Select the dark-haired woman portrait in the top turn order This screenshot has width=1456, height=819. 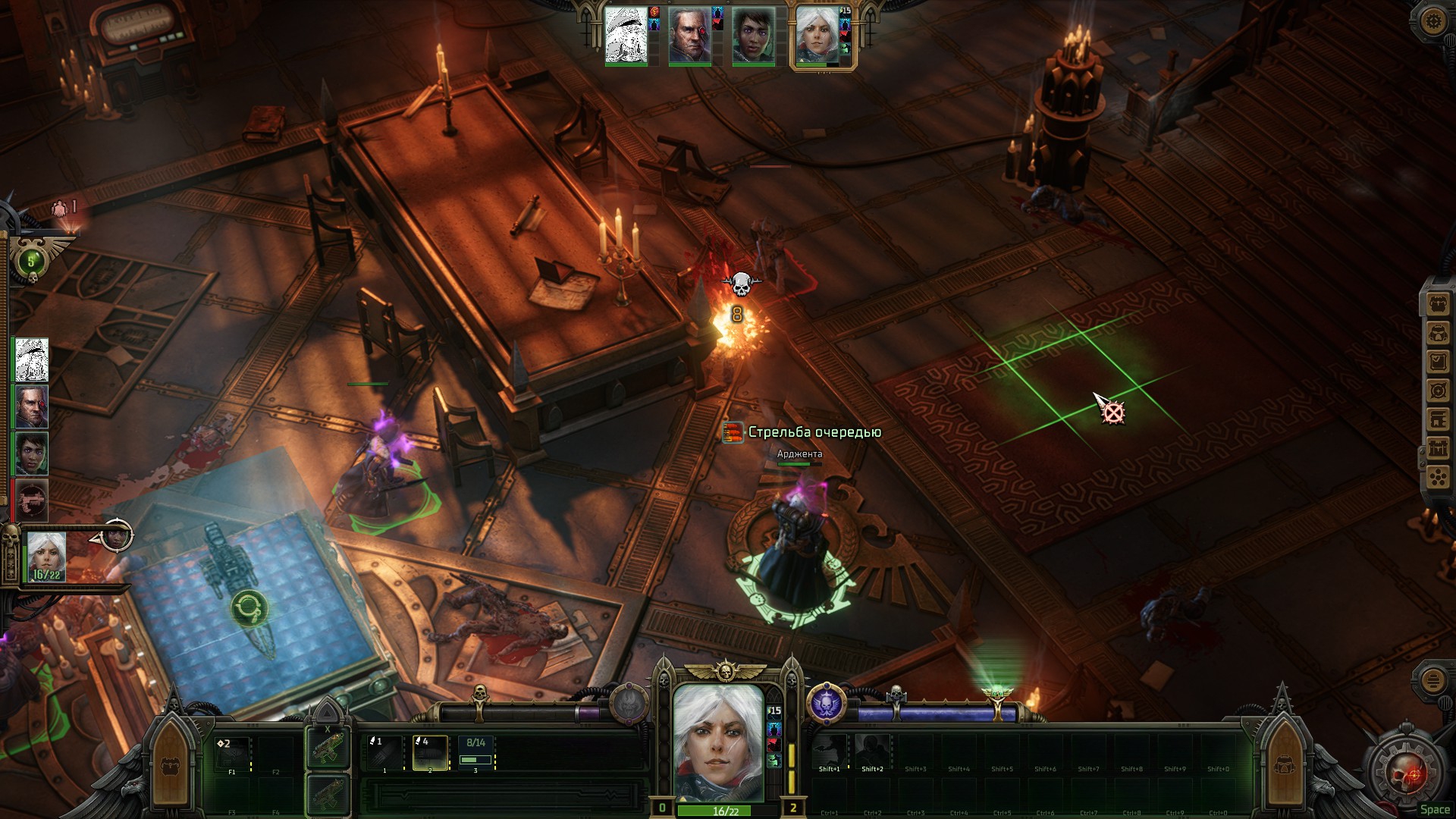coord(753,36)
